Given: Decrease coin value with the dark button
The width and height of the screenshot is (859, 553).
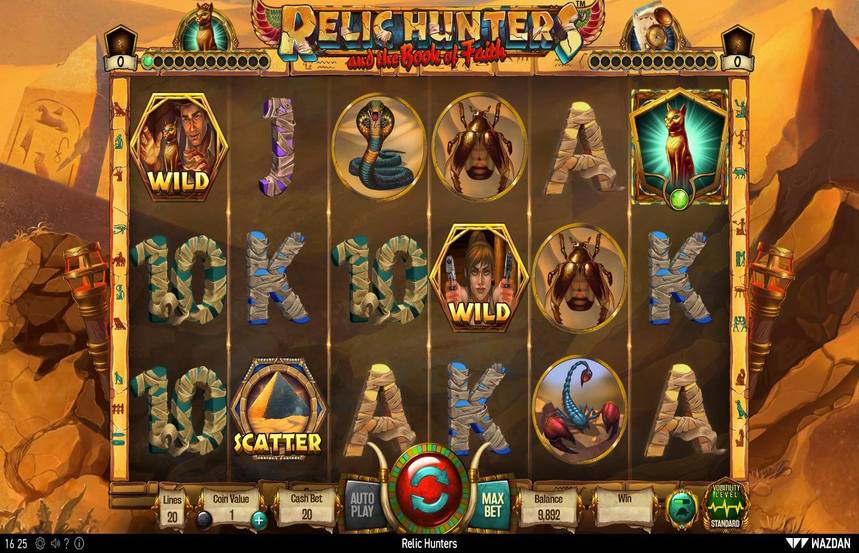Looking at the screenshot, I should click(204, 519).
